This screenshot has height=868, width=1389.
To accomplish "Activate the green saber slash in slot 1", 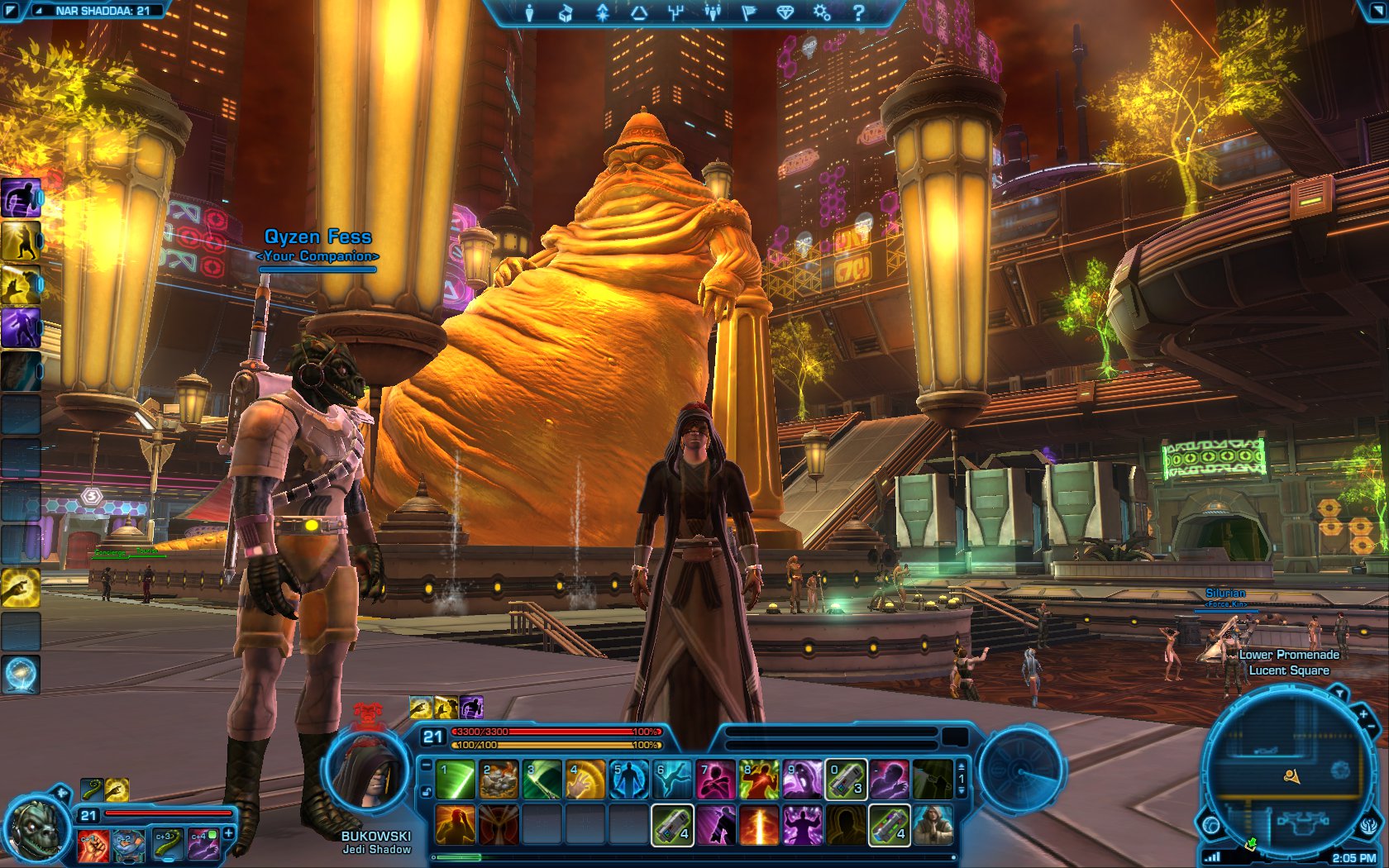I will (x=456, y=780).
